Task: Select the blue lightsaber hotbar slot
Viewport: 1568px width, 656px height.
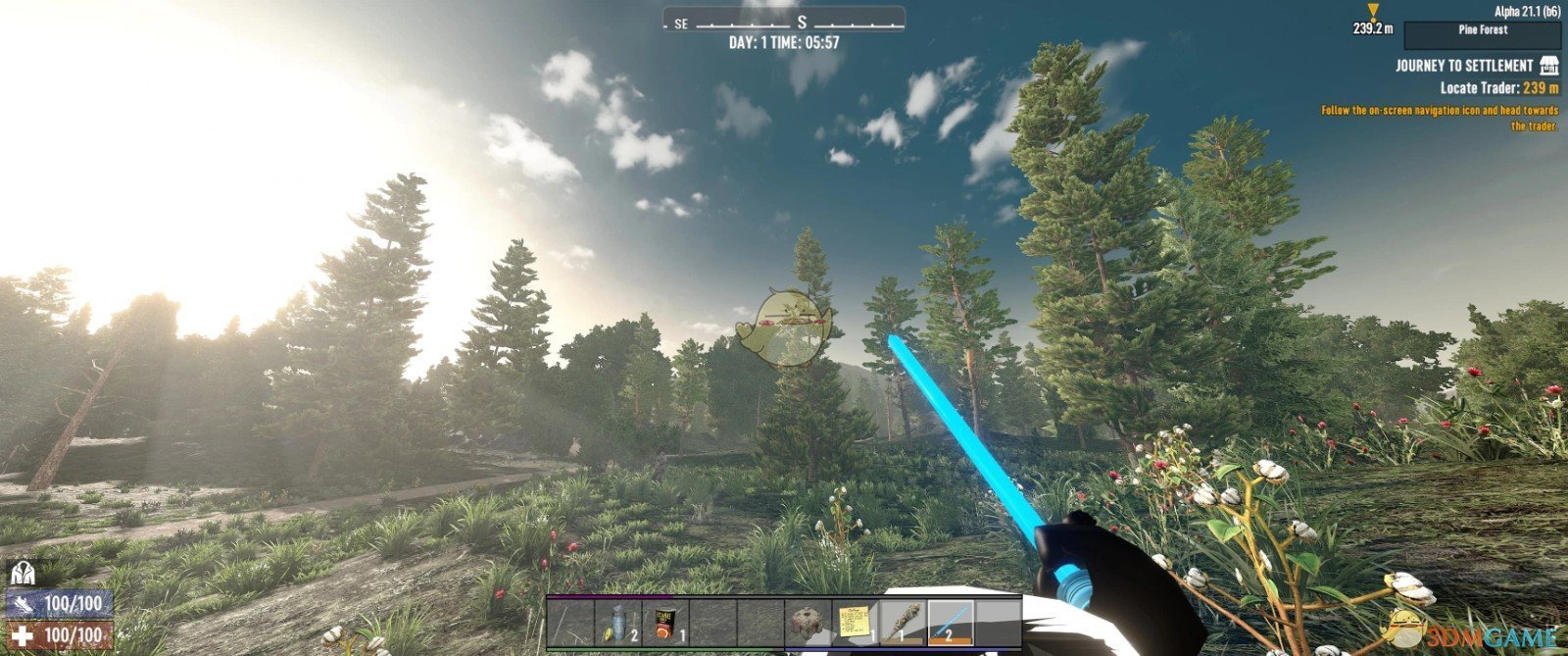Action: [951, 624]
